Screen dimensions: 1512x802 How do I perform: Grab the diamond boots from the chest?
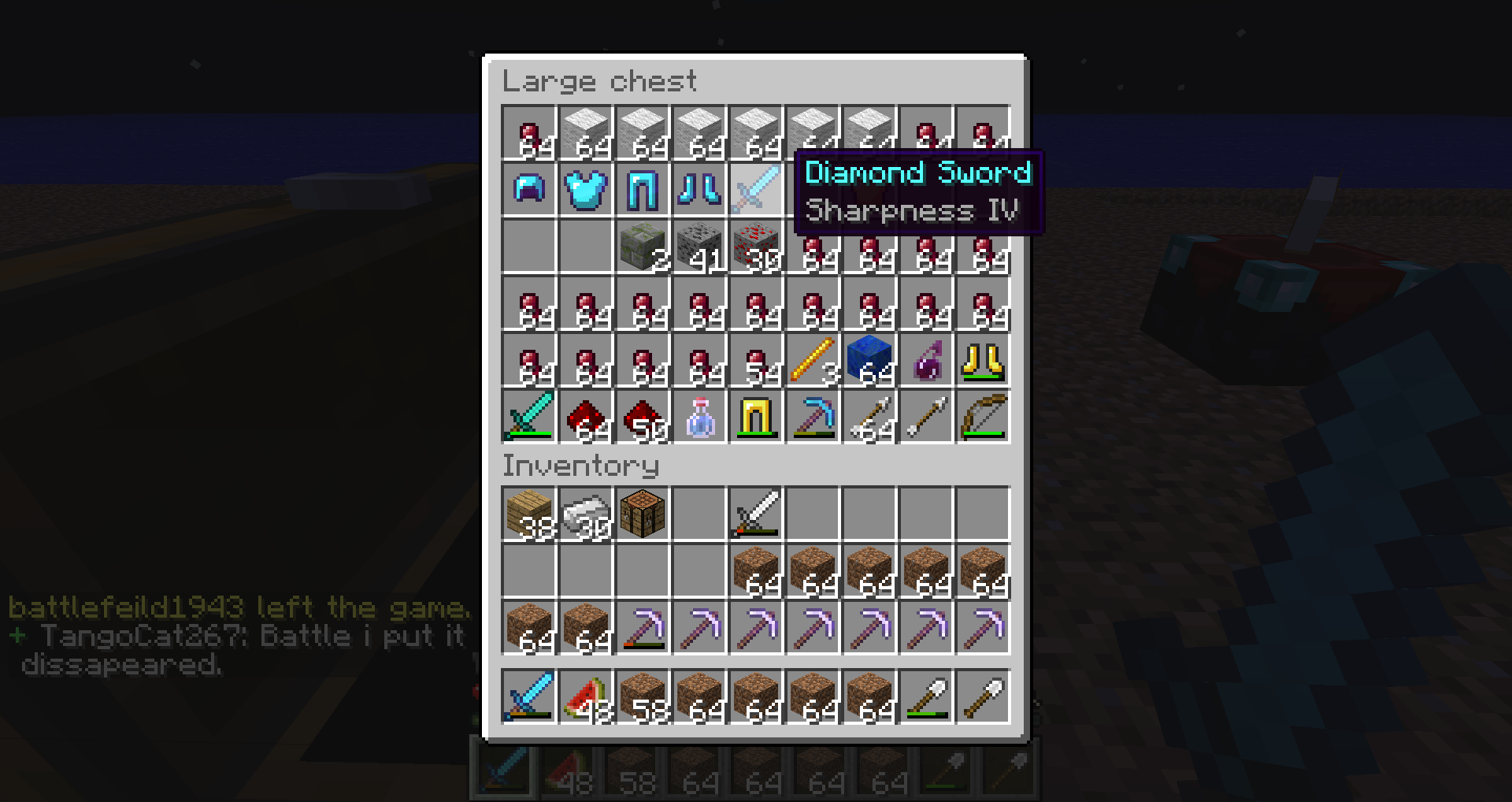tap(699, 190)
